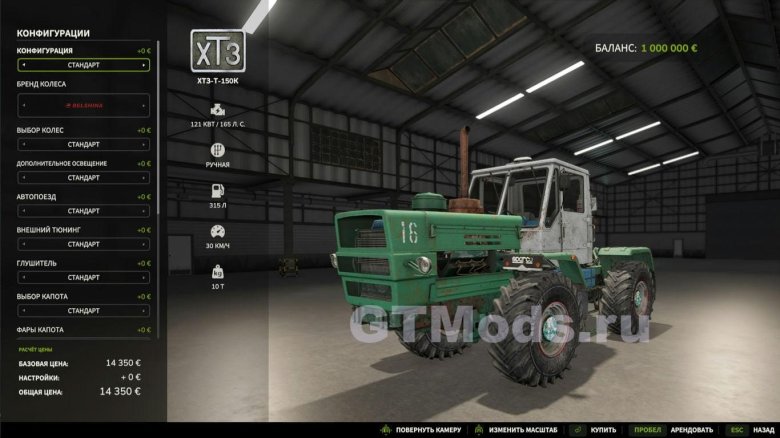Screen dimensions: 780x438
Task: Change Выбор капота to previous option
Action: point(23,311)
